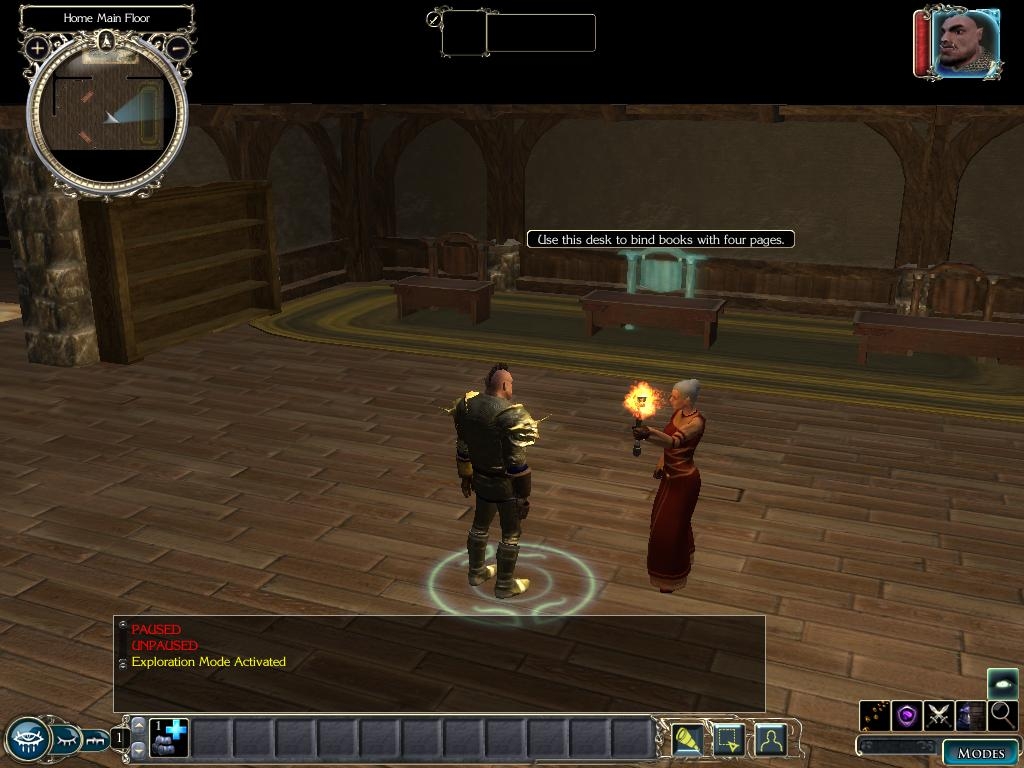The width and height of the screenshot is (1024, 768).
Task: Toggle the glowing eye mode button
Action: 1002,683
